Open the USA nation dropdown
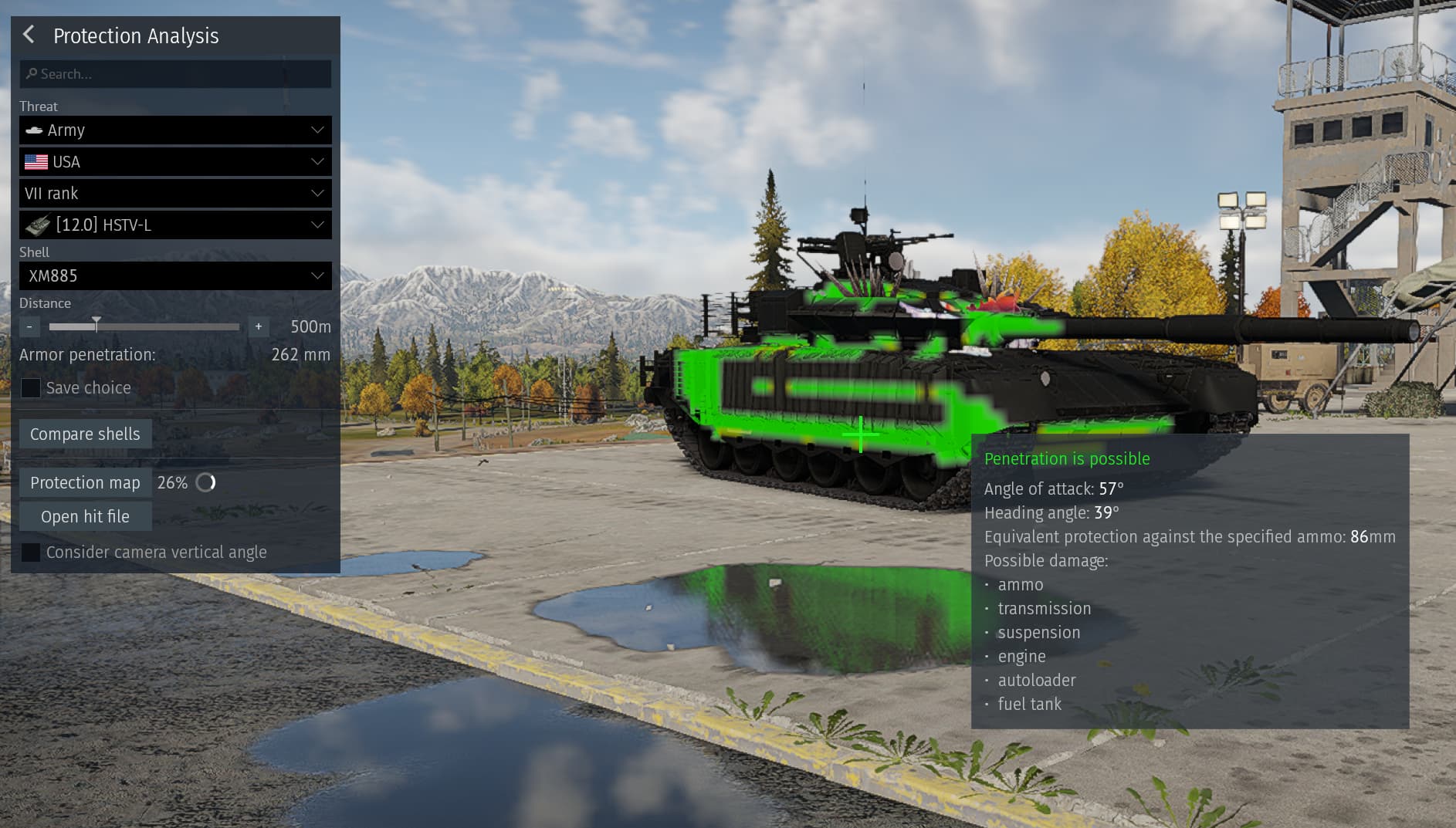This screenshot has height=828, width=1456. (175, 162)
